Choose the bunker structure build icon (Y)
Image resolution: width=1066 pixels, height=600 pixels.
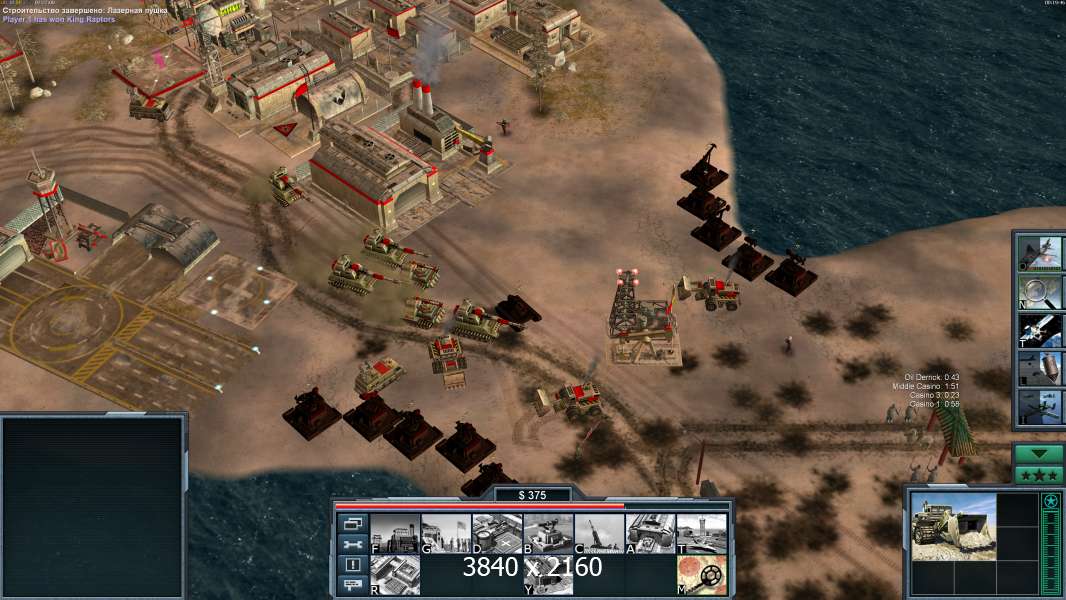point(548,575)
